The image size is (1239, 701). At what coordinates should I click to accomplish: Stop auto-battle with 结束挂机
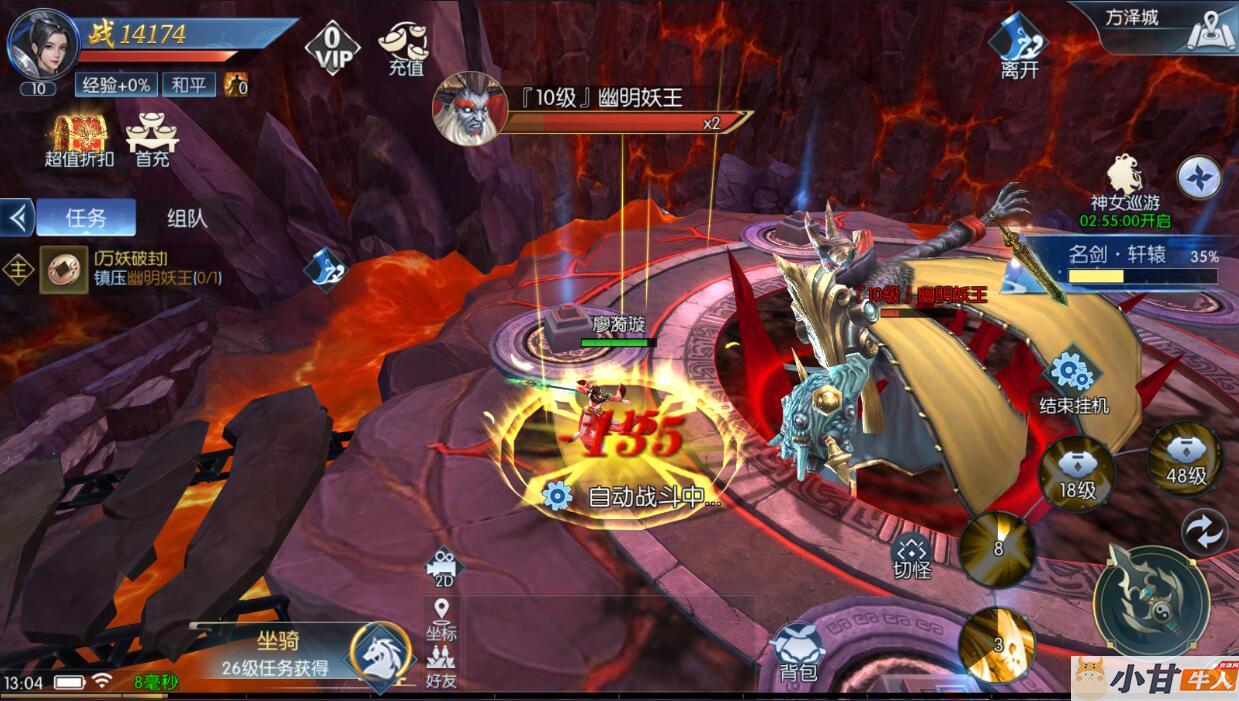[x=1073, y=382]
